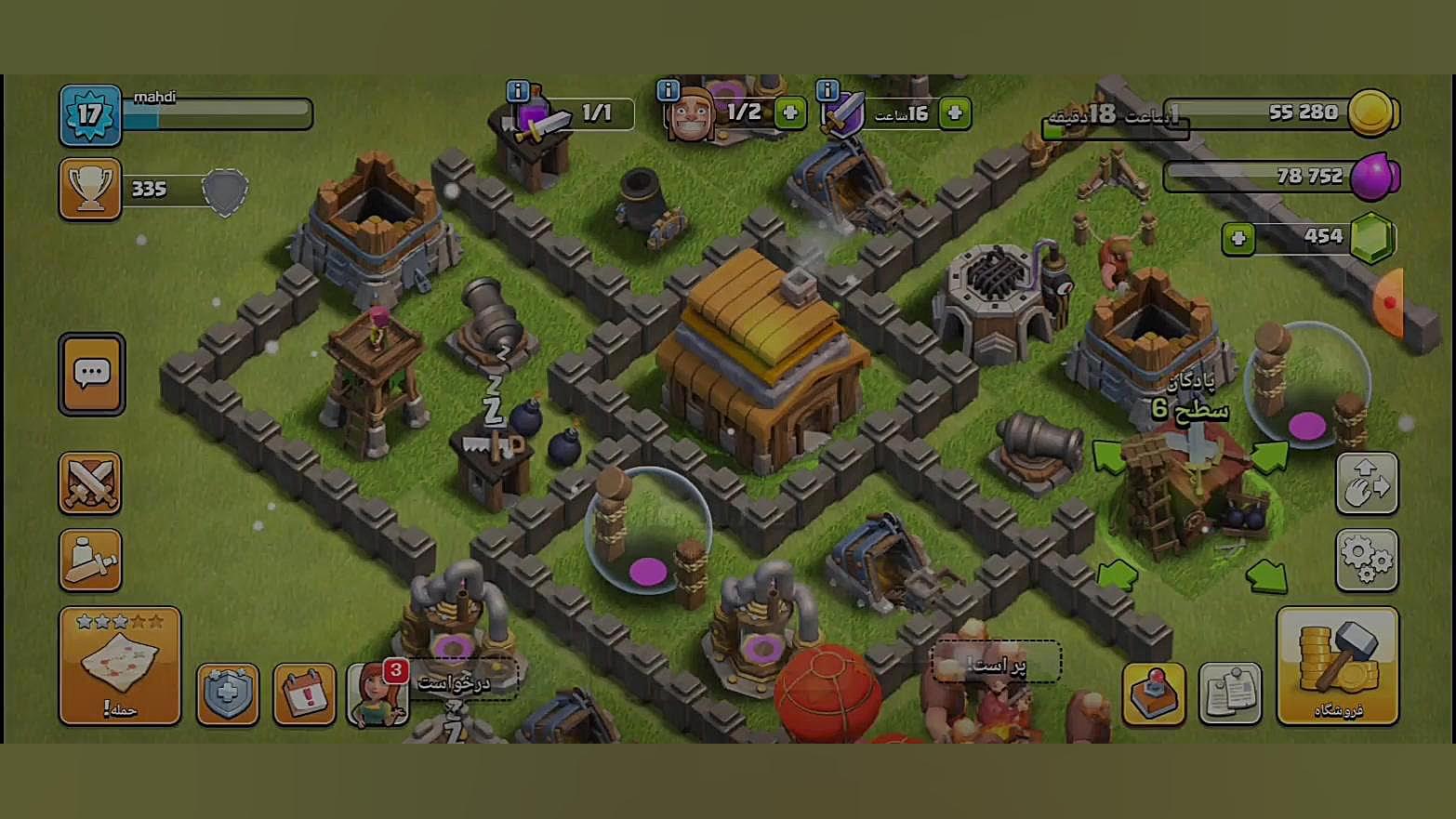Screen dimensions: 1456x819
Task: Open the layout editor button
Action: click(x=1154, y=694)
